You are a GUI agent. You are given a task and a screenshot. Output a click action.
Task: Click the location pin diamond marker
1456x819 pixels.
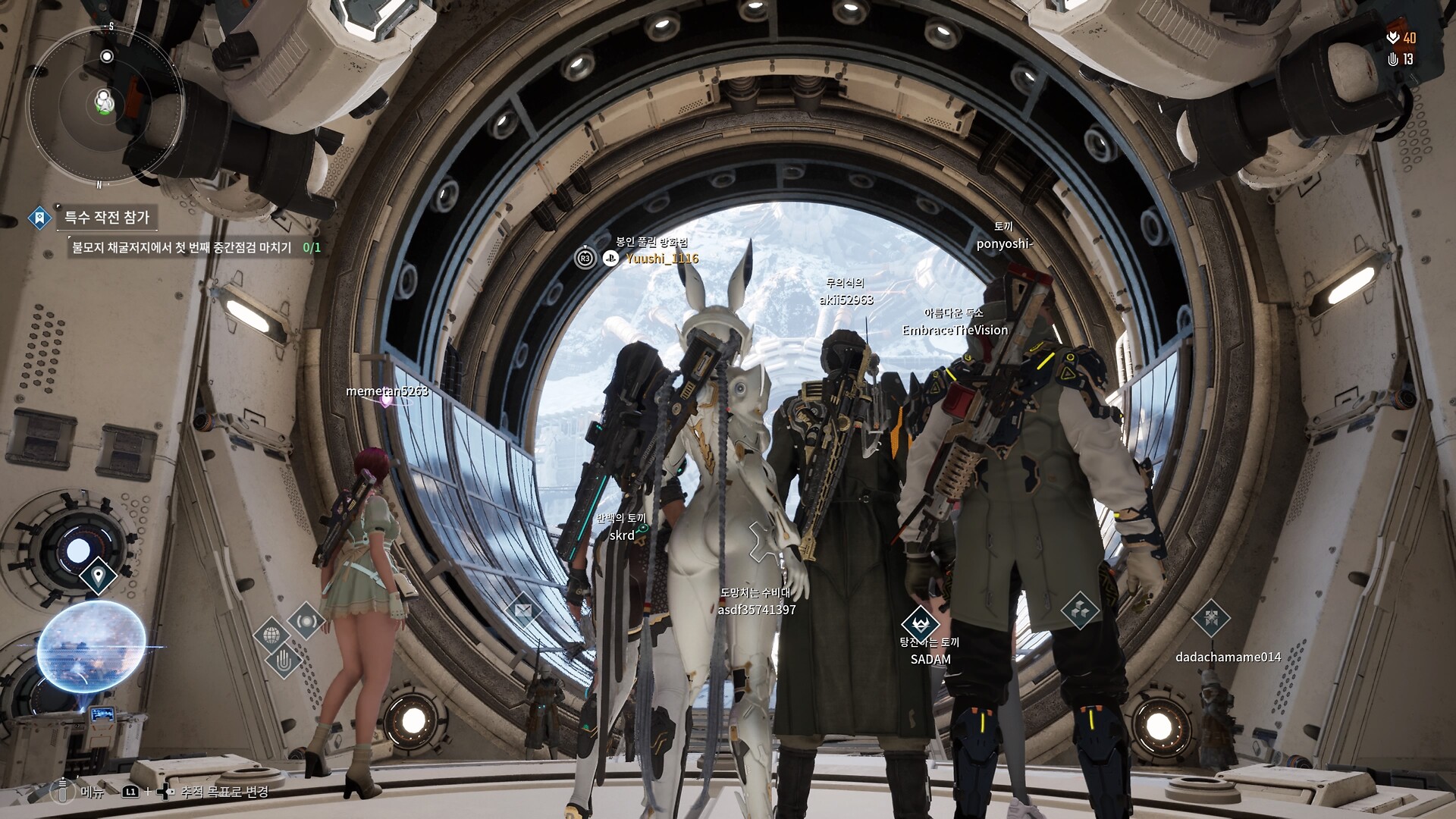pos(97,576)
